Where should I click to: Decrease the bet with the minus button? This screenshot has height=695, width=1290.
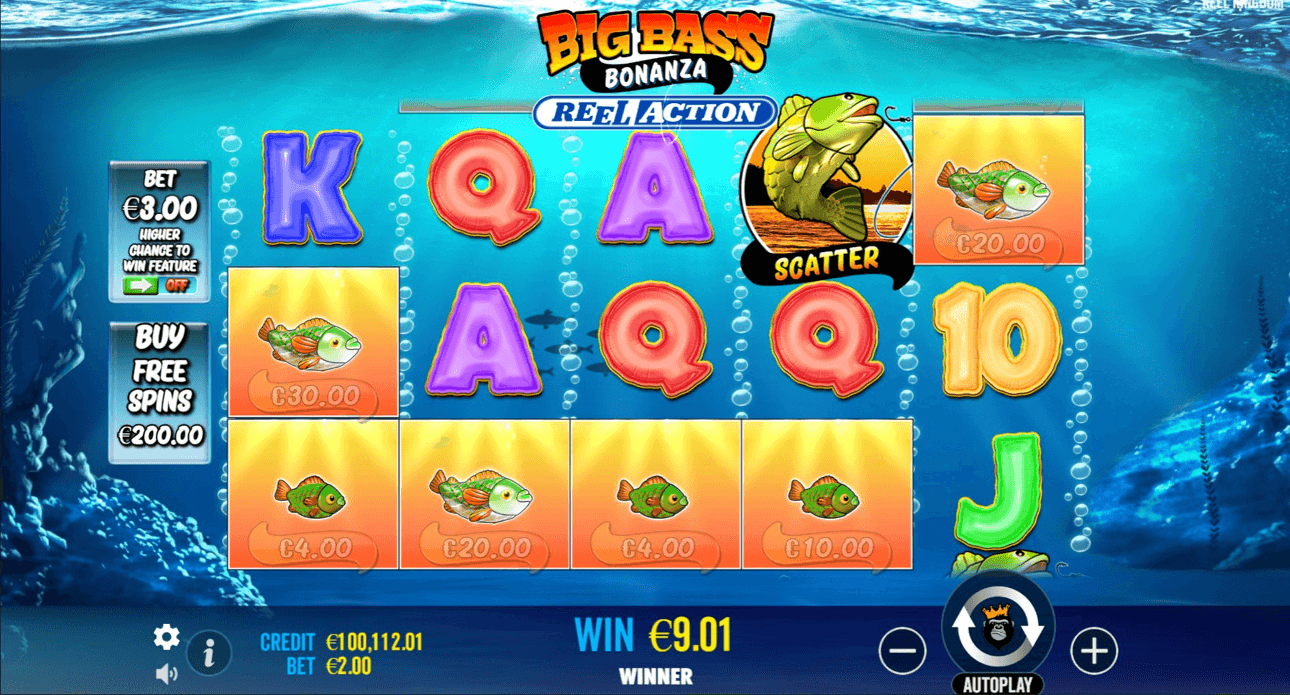902,651
